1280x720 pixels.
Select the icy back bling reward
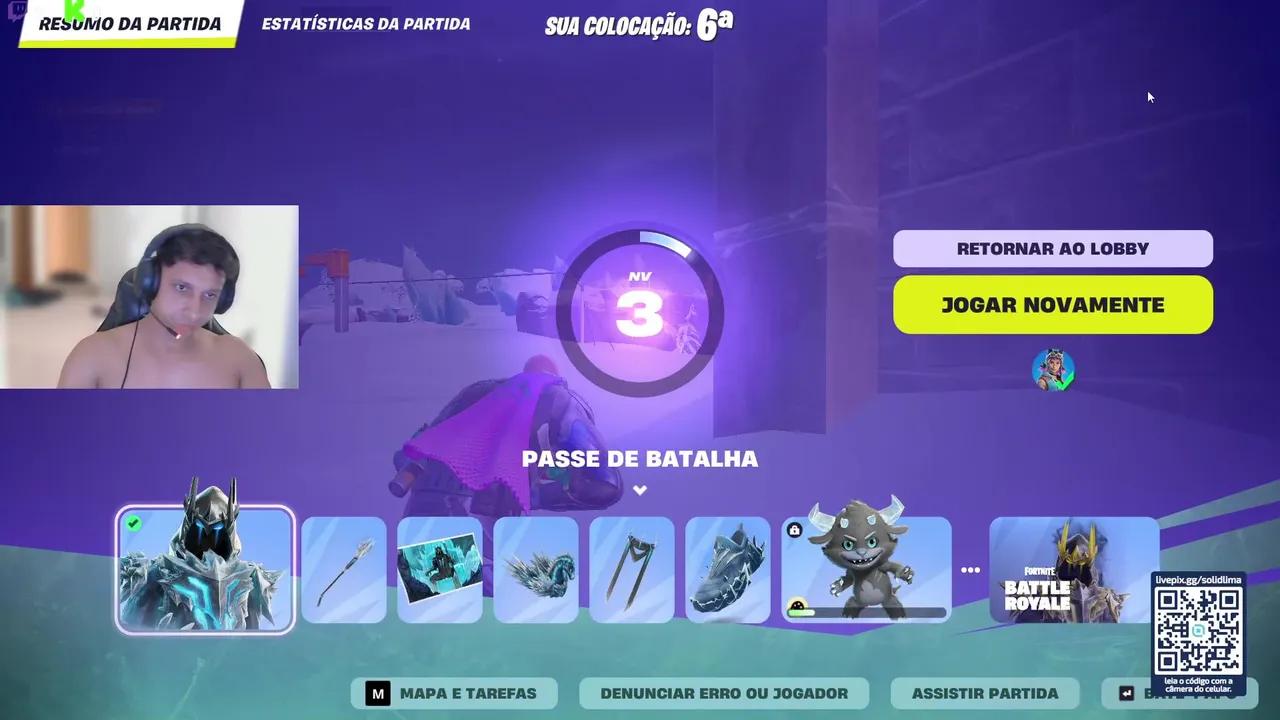click(535, 568)
